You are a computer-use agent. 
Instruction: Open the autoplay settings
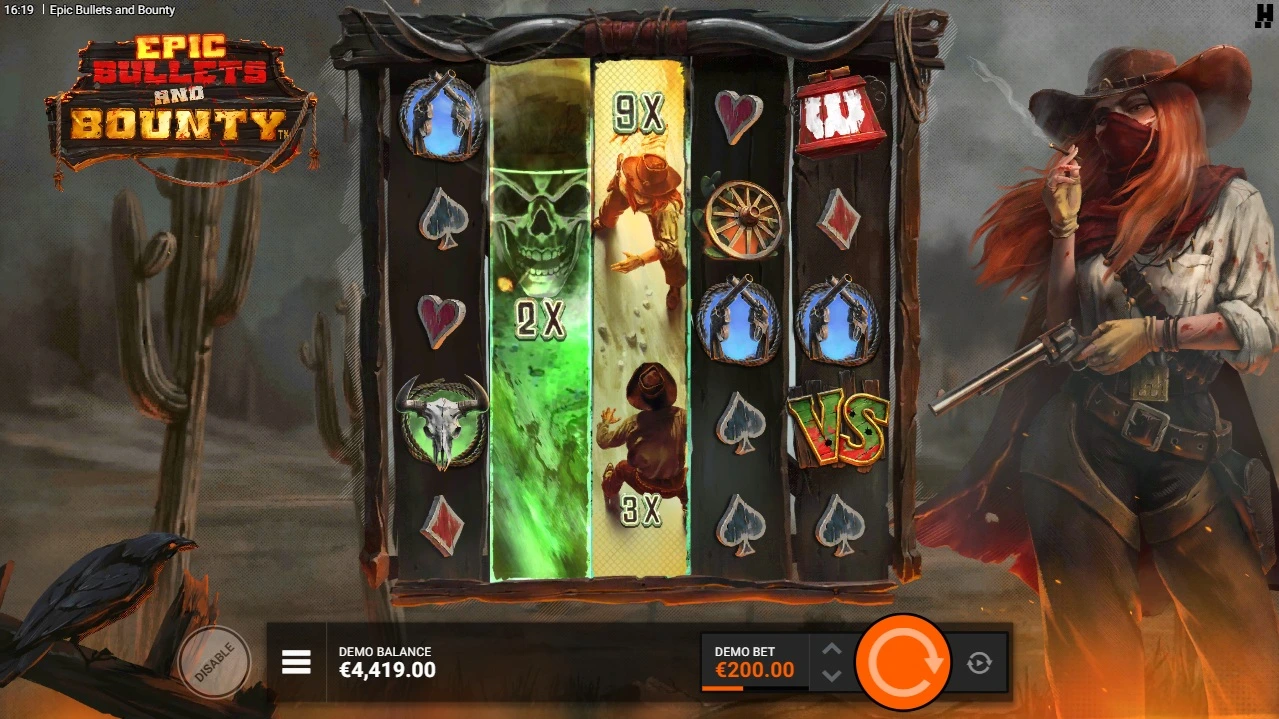(979, 662)
